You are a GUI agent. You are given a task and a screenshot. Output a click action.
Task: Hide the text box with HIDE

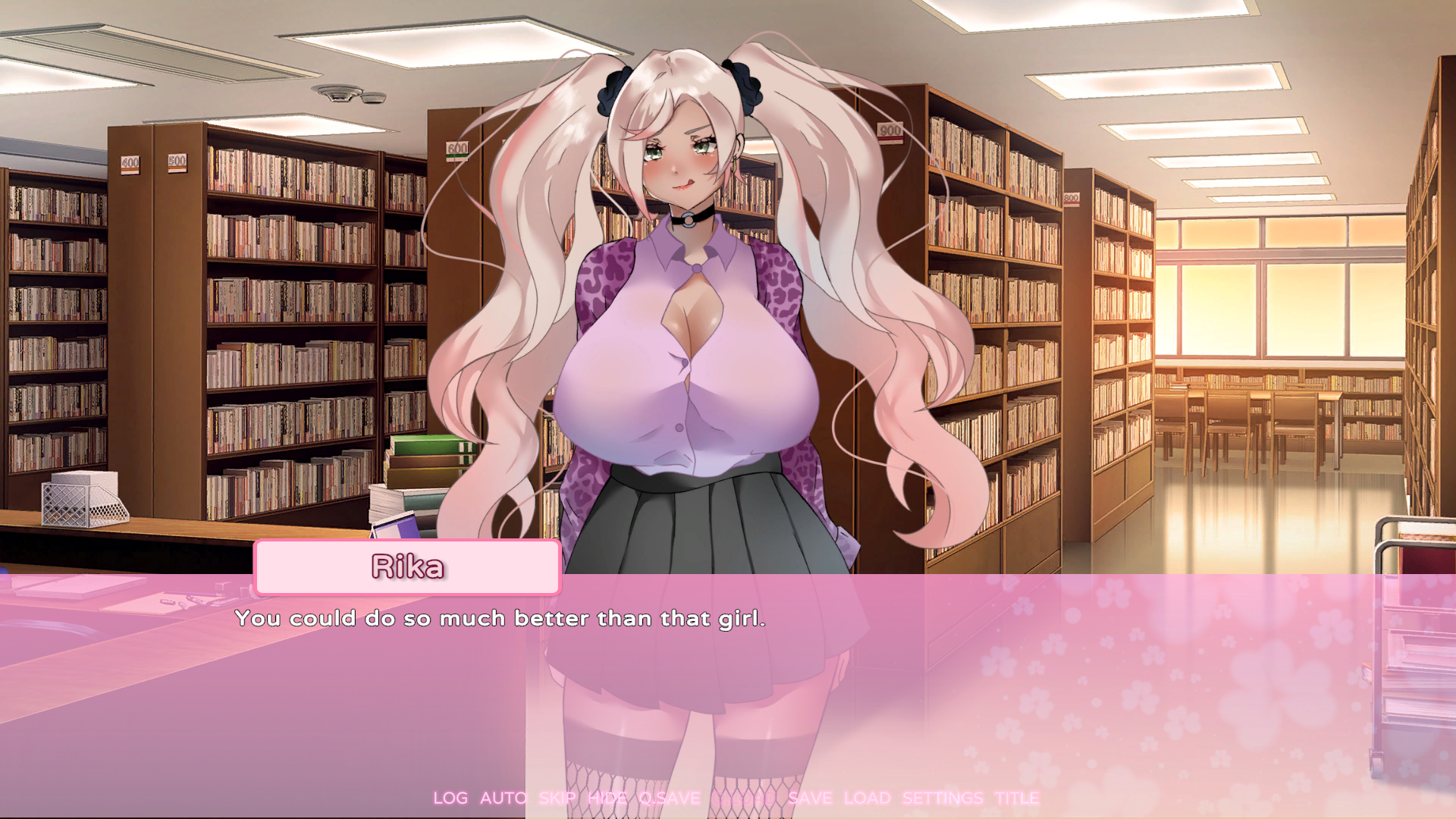click(x=606, y=798)
